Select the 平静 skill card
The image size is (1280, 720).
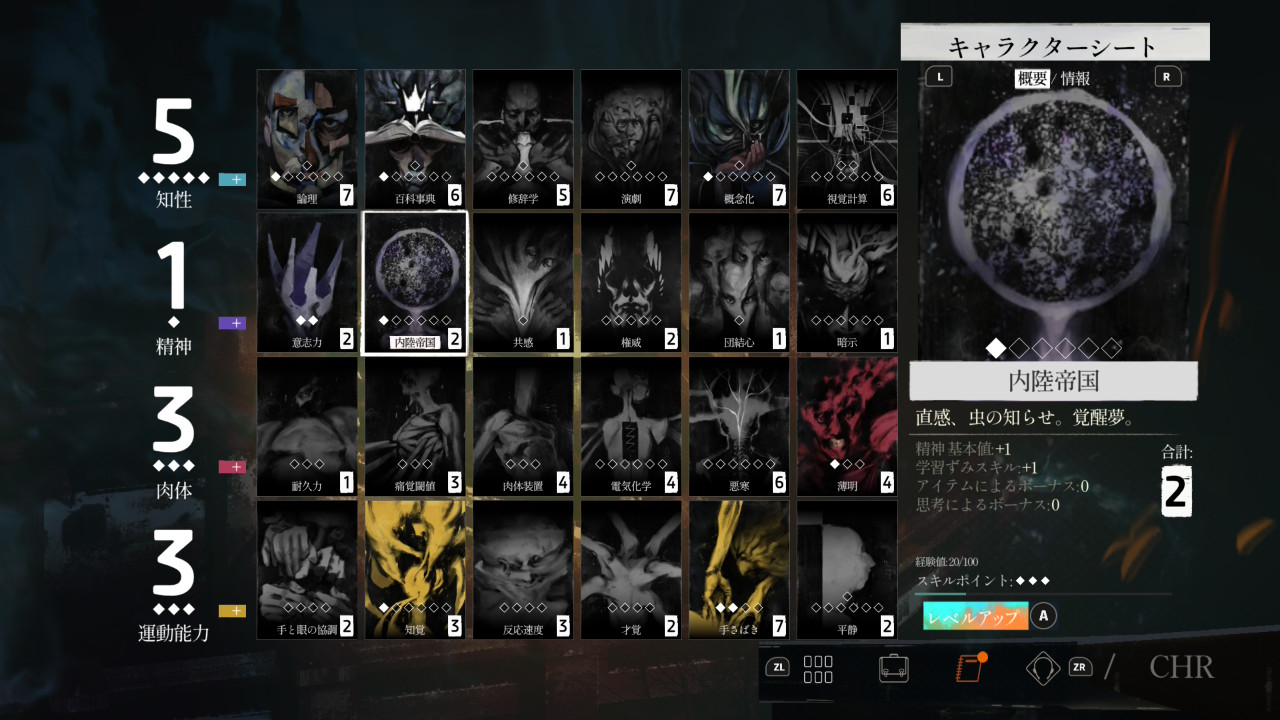(846, 569)
